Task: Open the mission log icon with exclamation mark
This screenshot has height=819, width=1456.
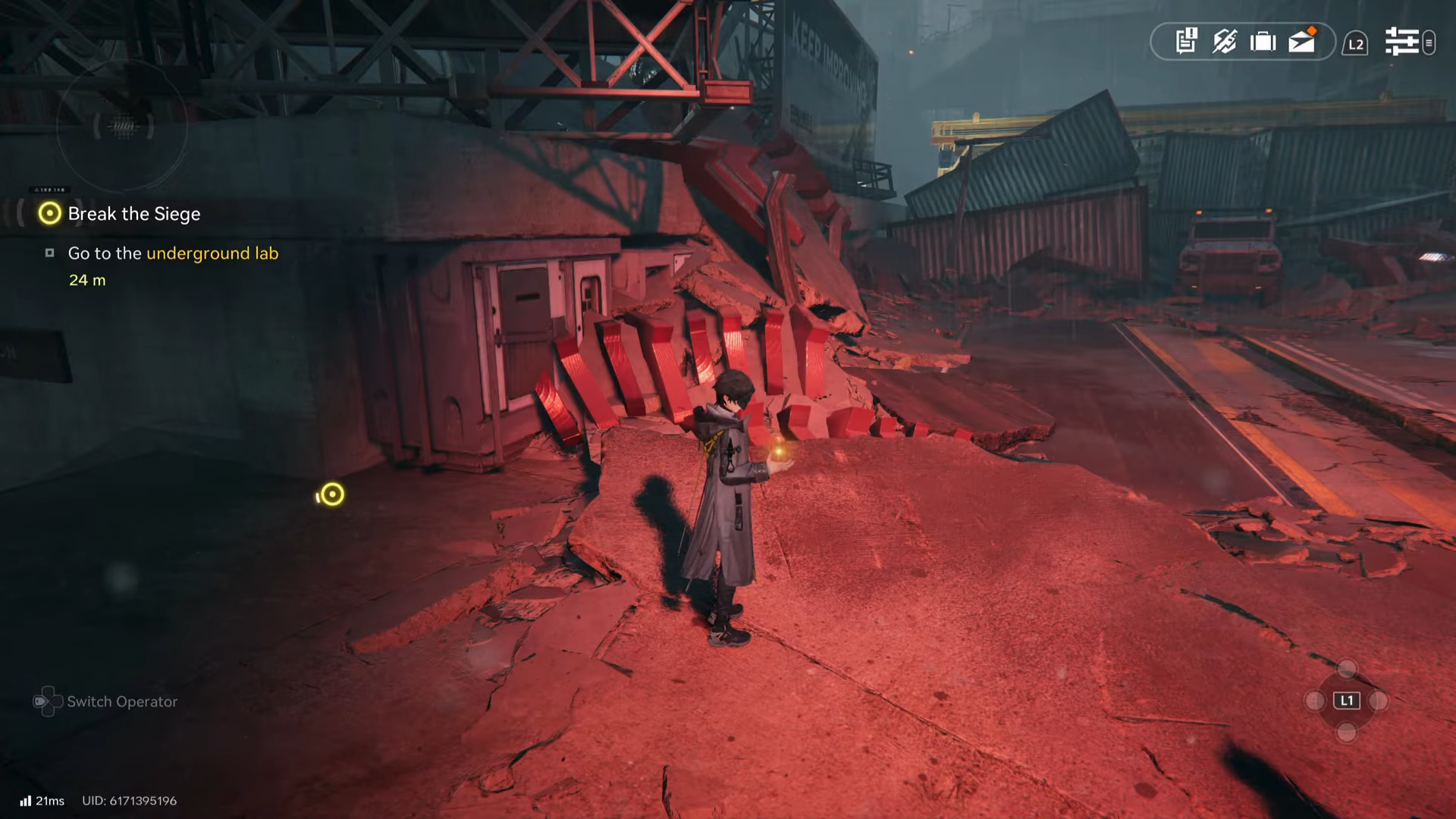Action: (x=1186, y=41)
